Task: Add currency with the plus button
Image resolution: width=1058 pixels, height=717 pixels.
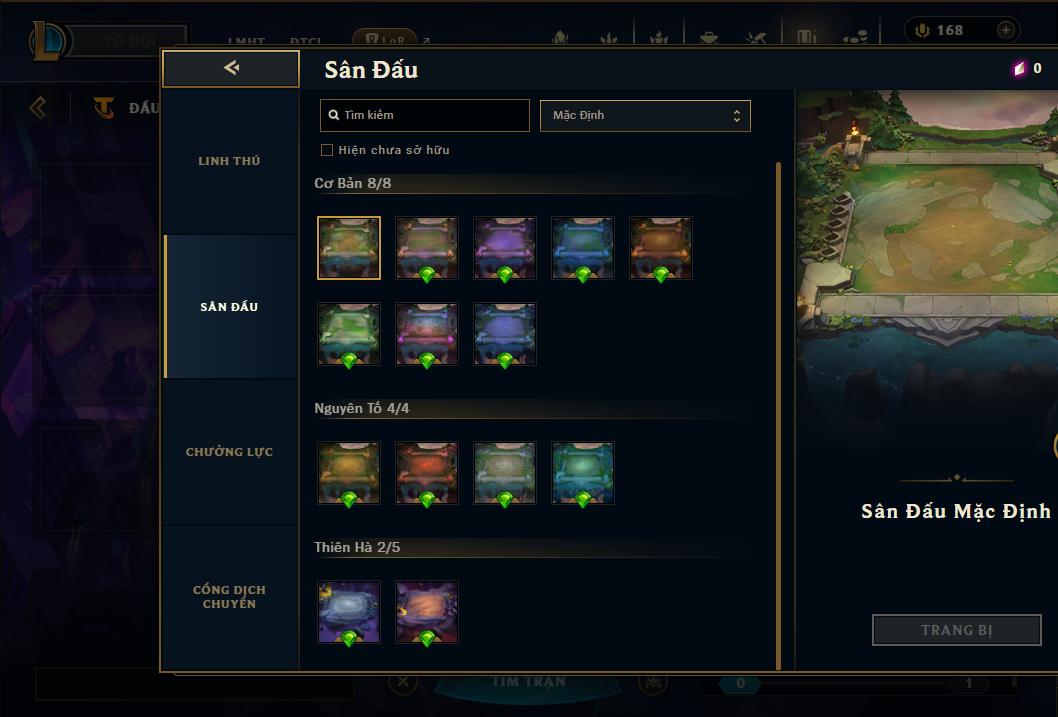Action: [1005, 30]
